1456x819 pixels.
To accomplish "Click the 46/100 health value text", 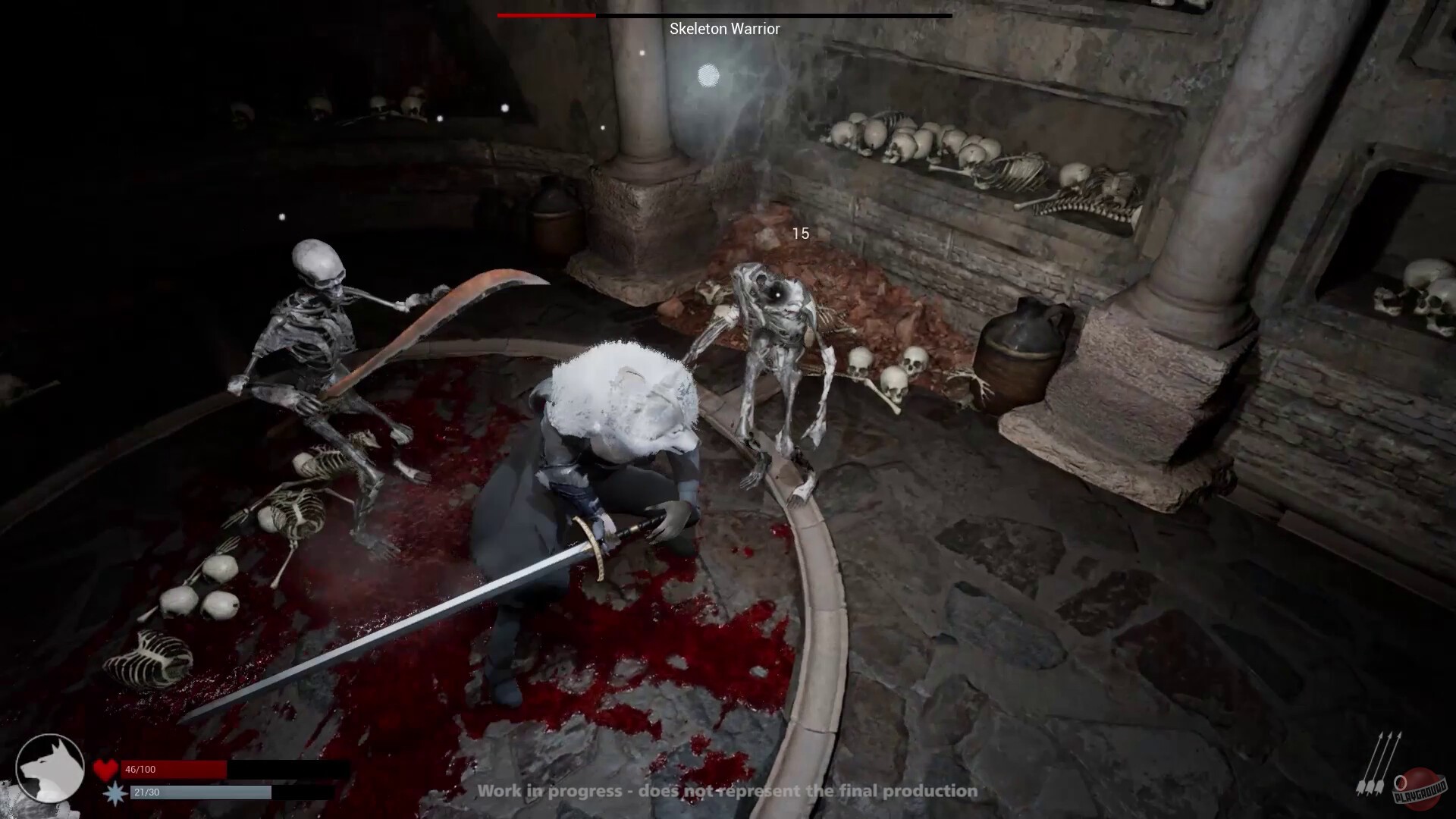I will pyautogui.click(x=140, y=769).
